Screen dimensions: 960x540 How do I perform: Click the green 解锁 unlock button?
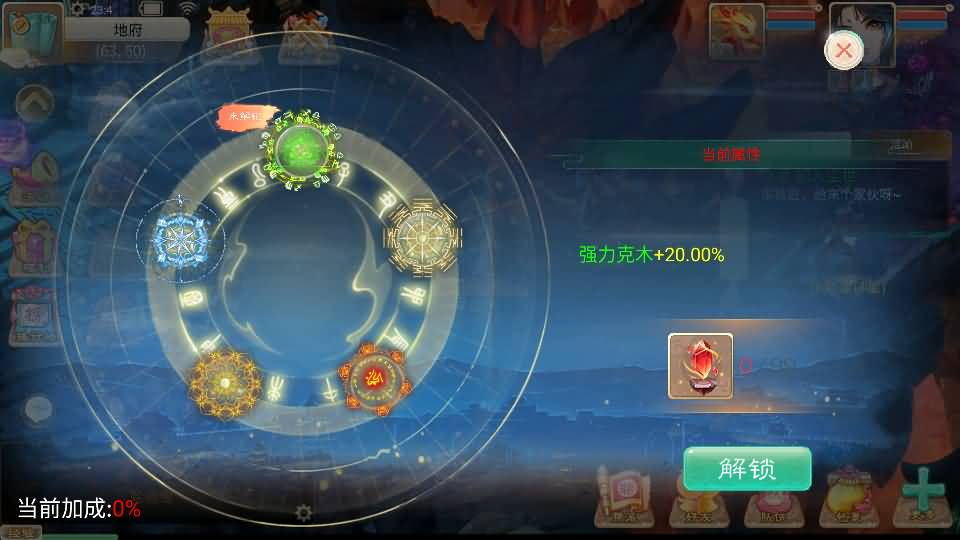(x=746, y=469)
